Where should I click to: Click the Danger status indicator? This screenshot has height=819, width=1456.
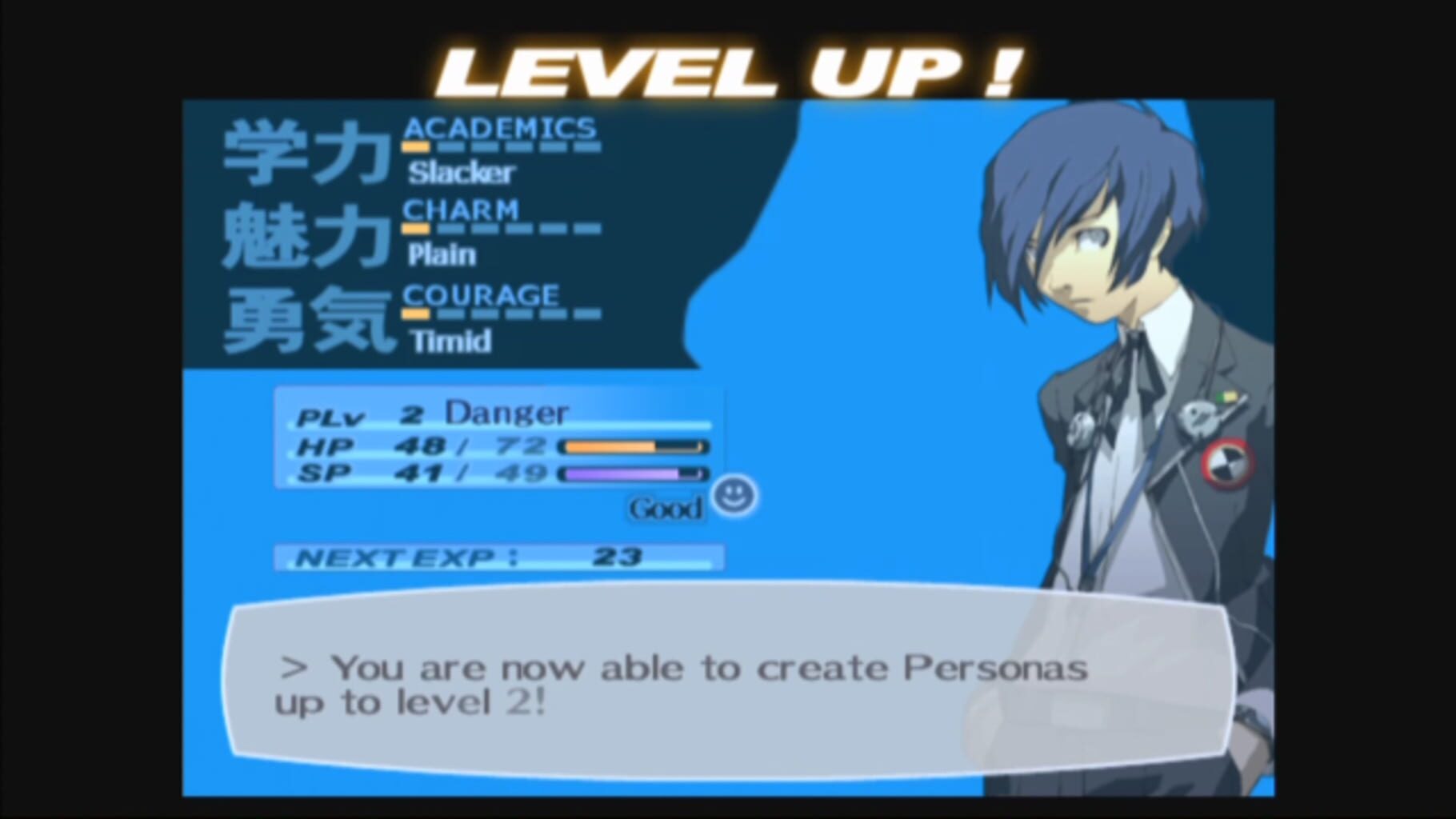(x=507, y=413)
